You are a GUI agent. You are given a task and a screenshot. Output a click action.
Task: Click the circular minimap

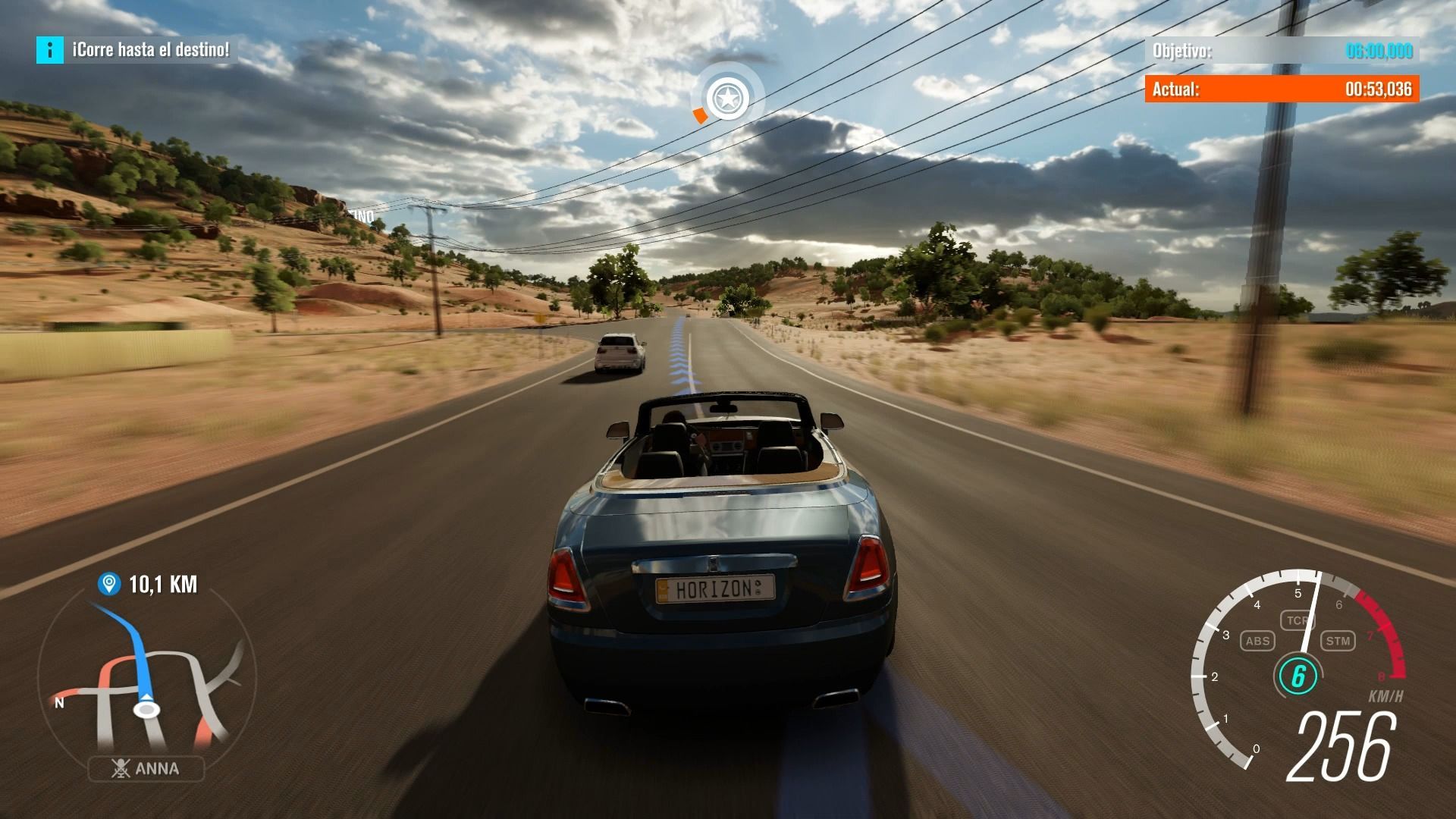click(146, 675)
